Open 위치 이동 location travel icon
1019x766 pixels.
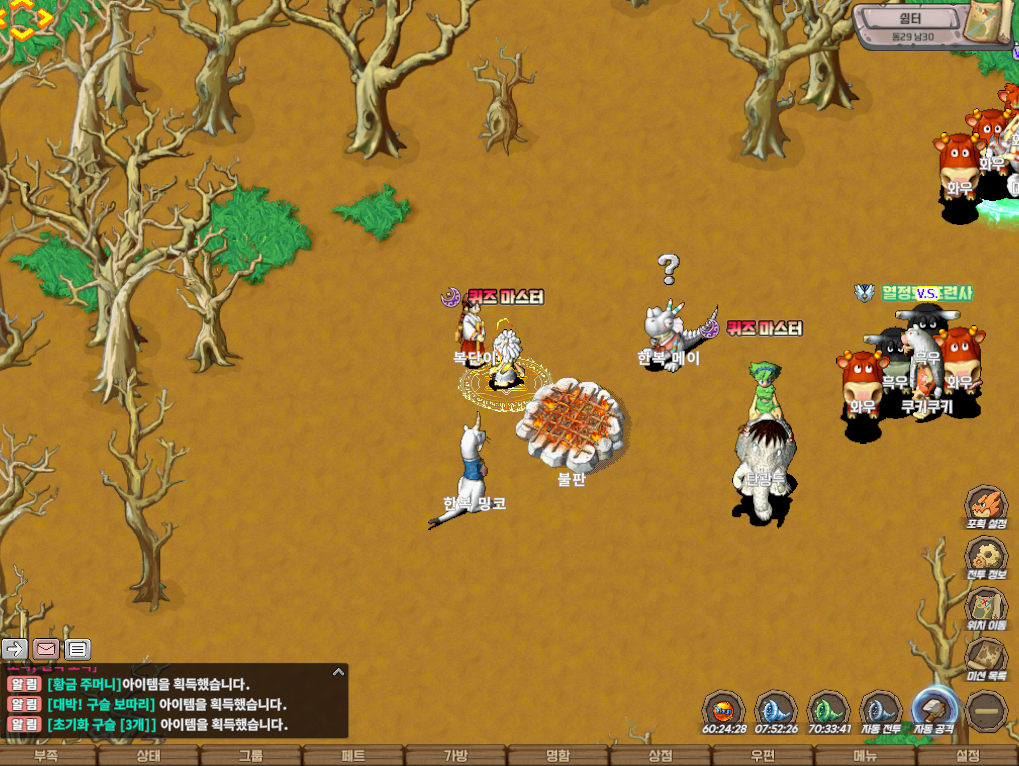[x=985, y=608]
